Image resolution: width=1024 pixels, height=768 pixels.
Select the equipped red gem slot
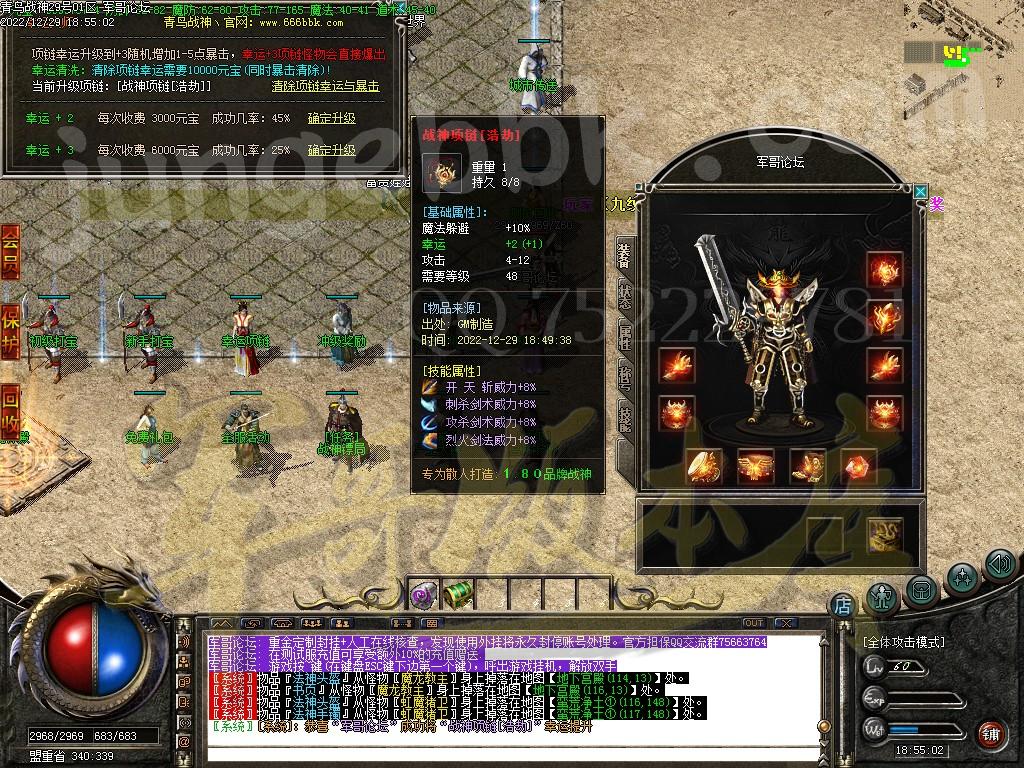click(857, 466)
